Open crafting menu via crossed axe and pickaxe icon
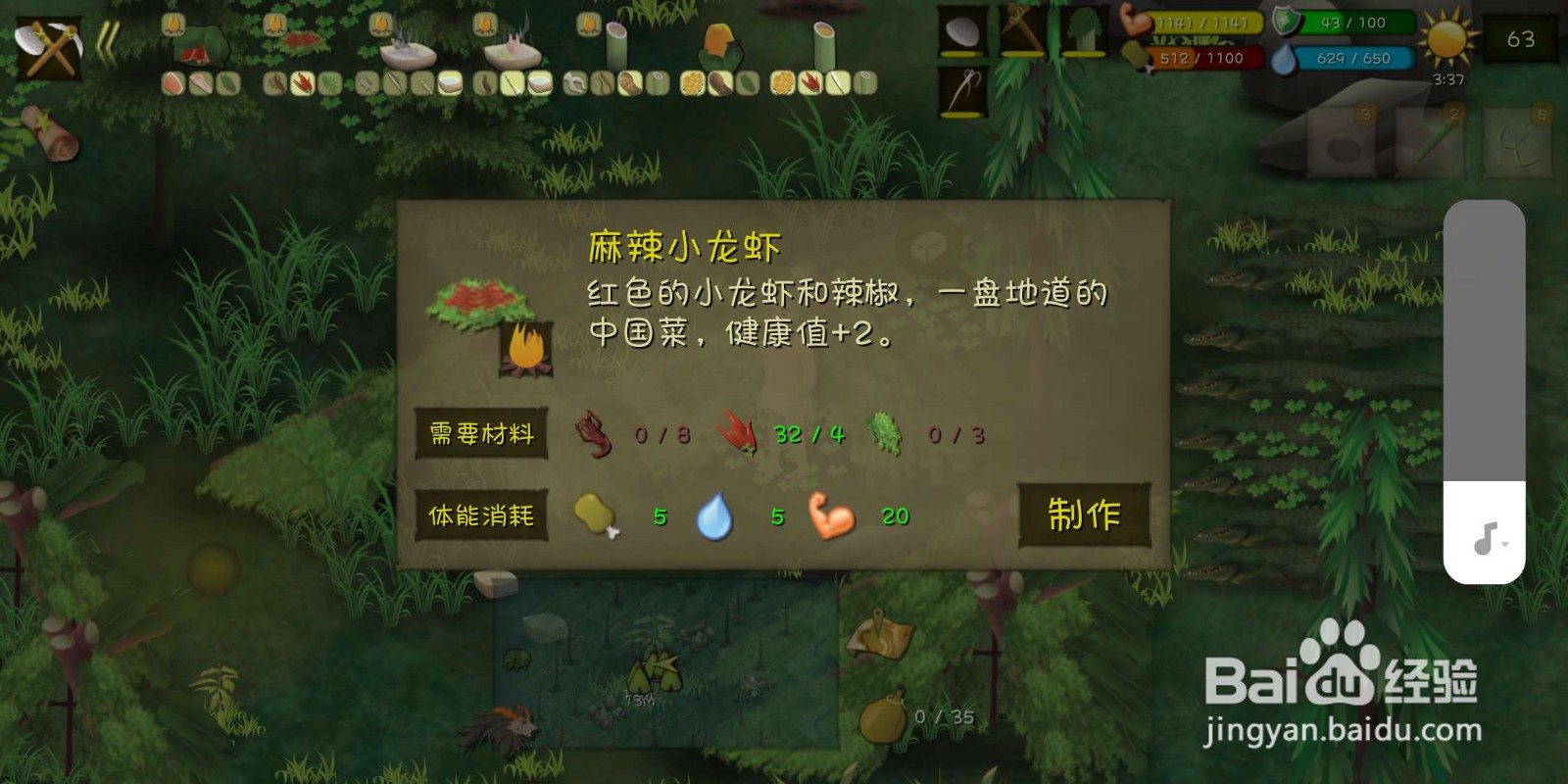The height and width of the screenshot is (784, 1568). pyautogui.click(x=47, y=47)
